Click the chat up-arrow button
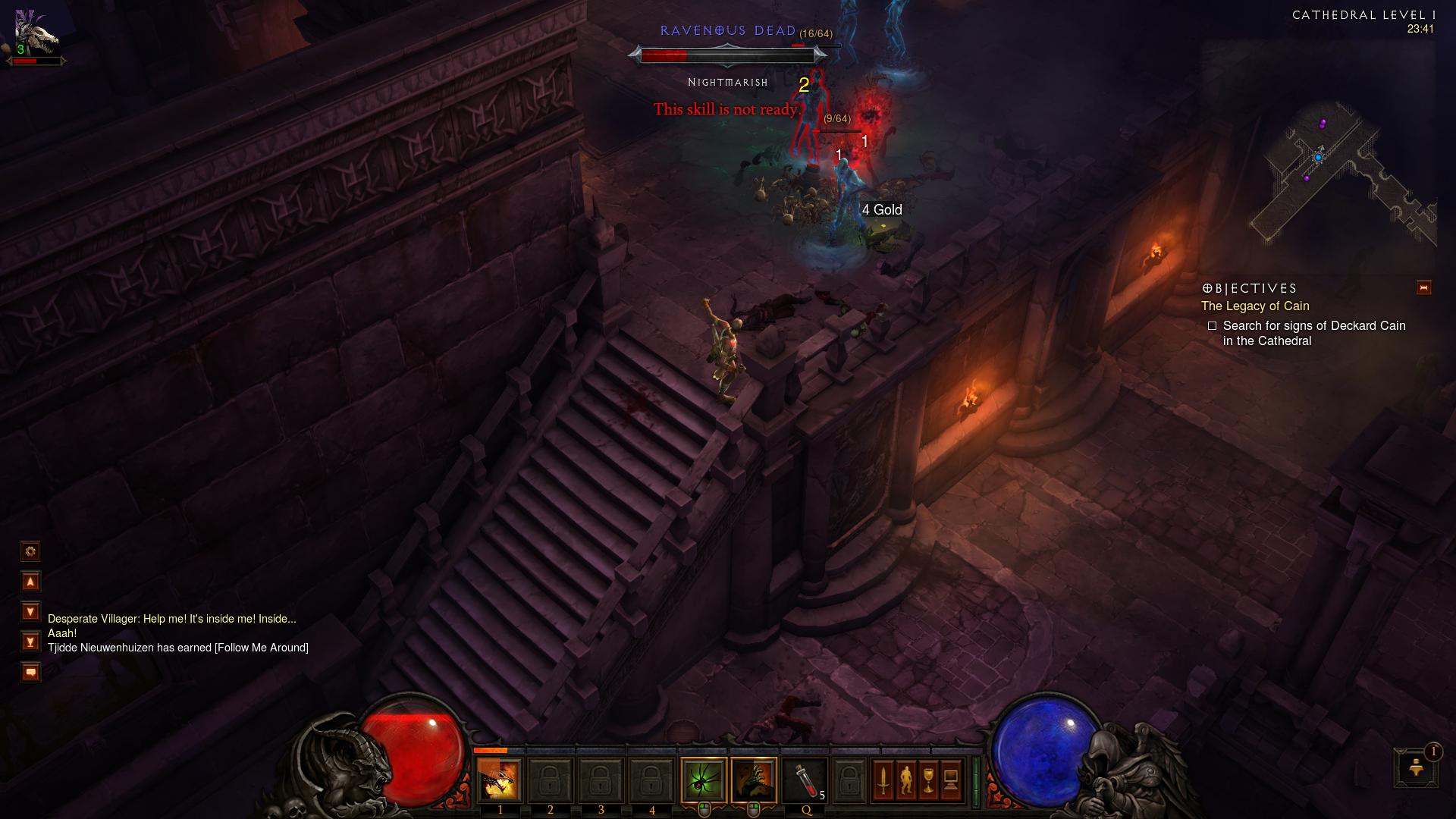Image resolution: width=1456 pixels, height=819 pixels. coord(30,582)
